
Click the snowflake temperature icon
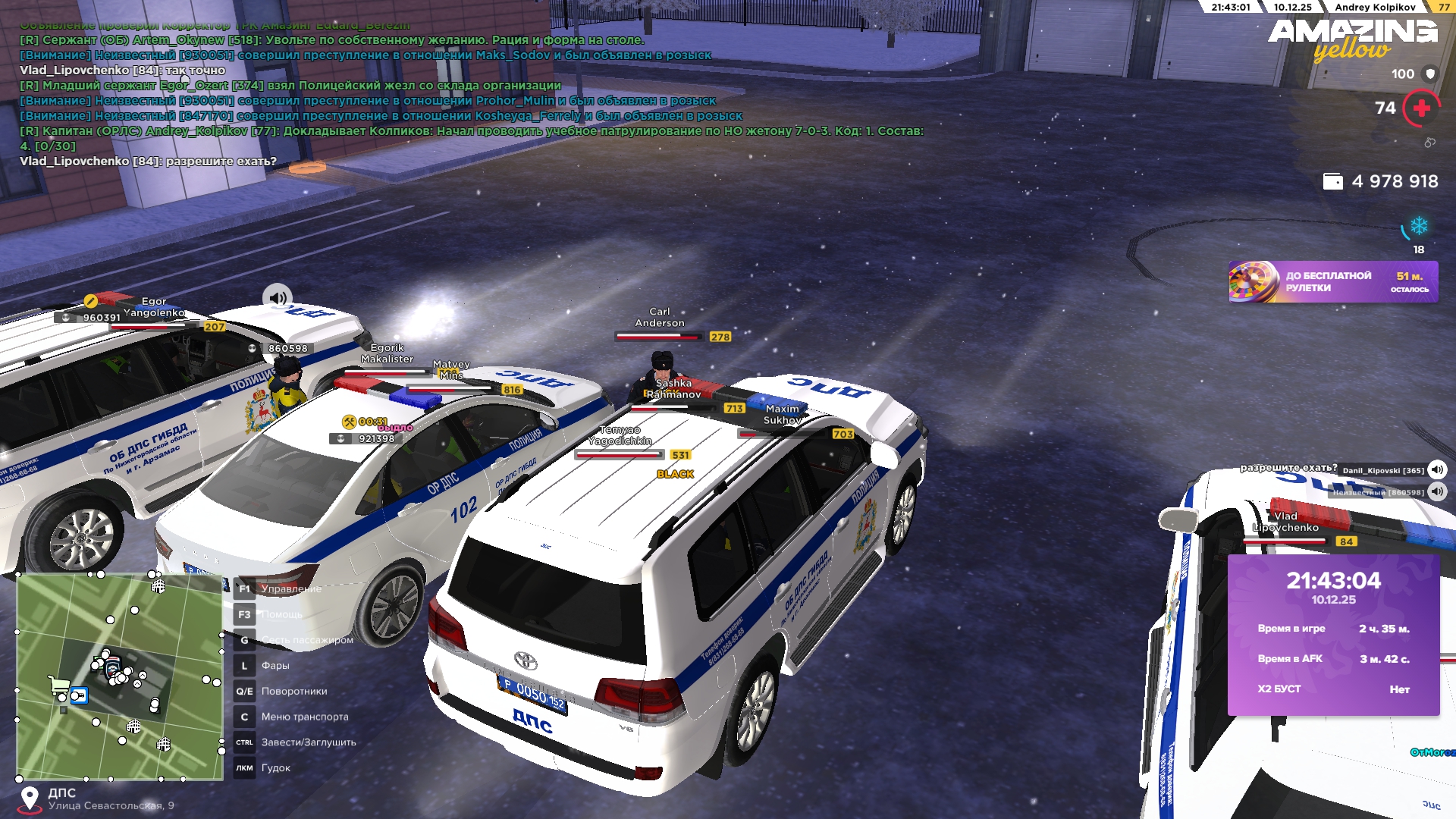[x=1418, y=226]
